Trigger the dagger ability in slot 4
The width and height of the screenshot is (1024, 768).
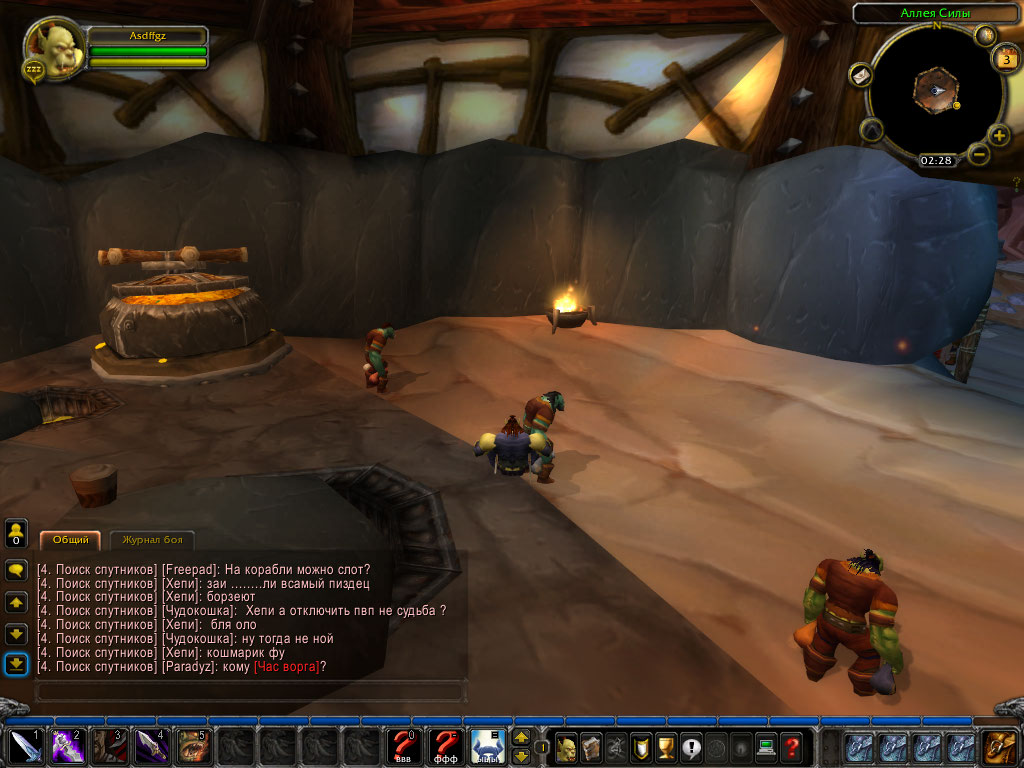point(152,747)
